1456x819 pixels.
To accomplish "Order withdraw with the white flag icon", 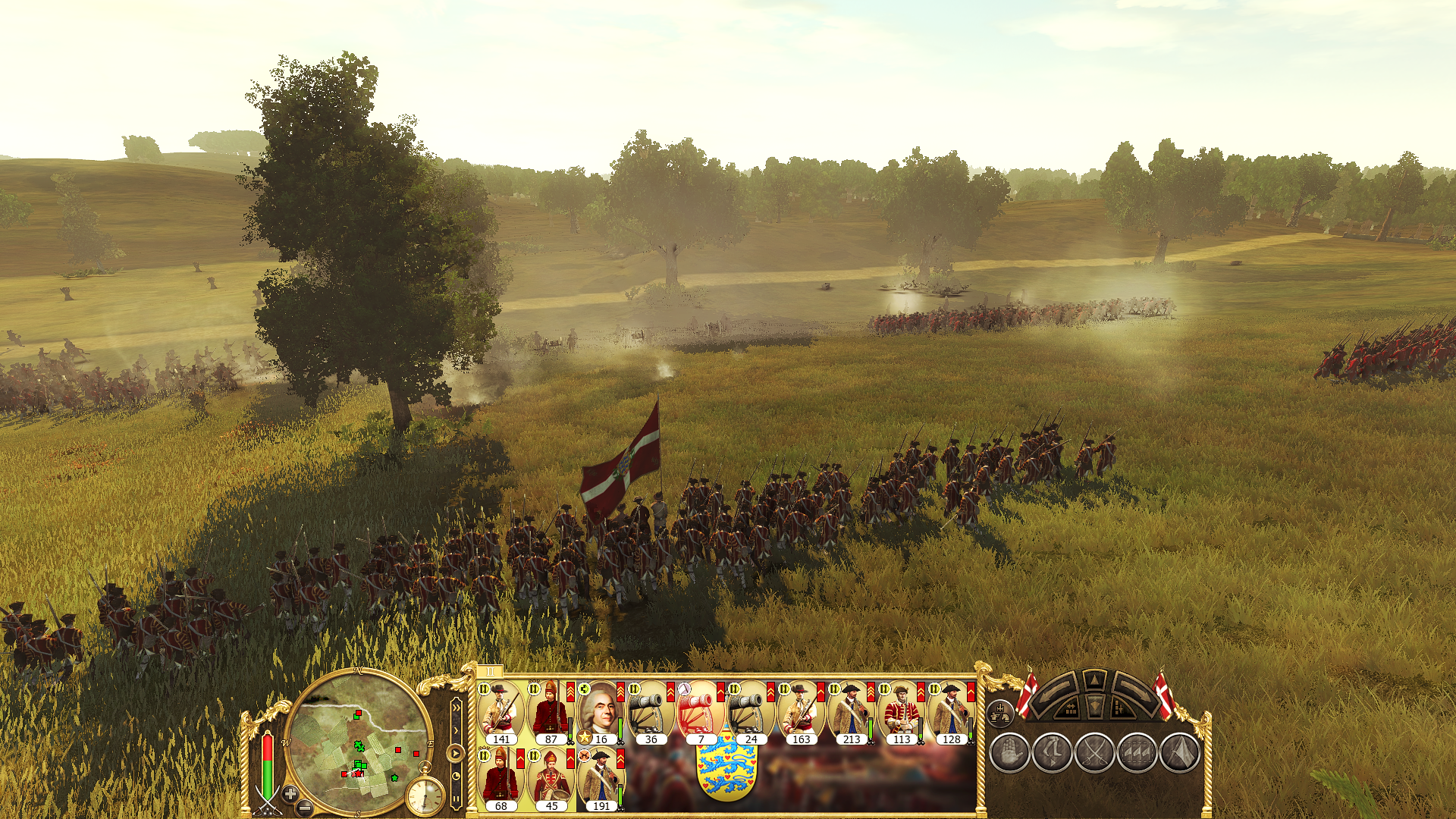I will [1179, 753].
